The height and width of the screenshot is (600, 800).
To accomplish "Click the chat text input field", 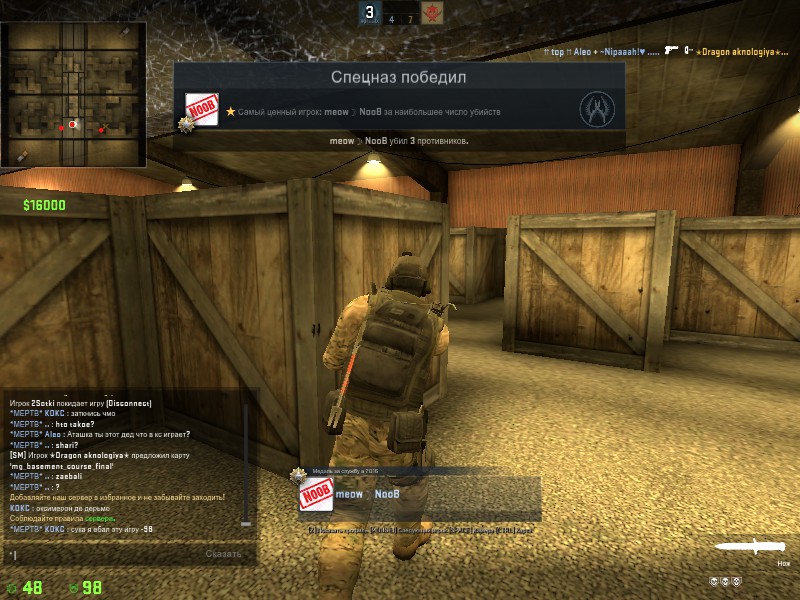I will pyautogui.click(x=100, y=553).
